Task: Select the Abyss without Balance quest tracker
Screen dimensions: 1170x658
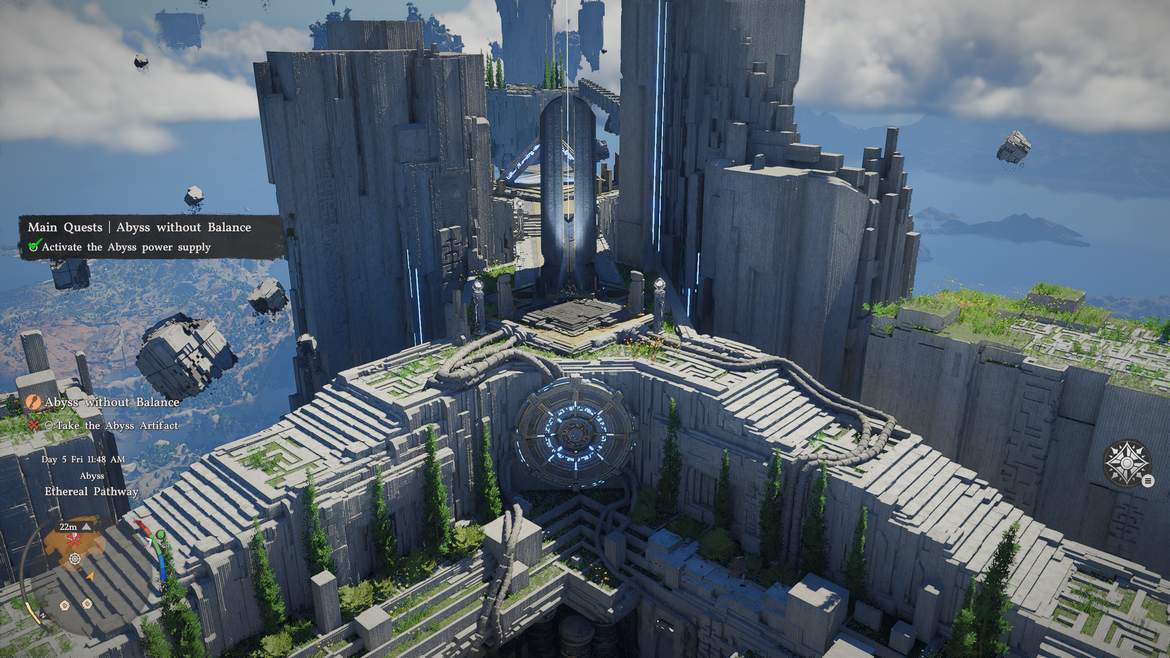Action: pyautogui.click(x=112, y=402)
